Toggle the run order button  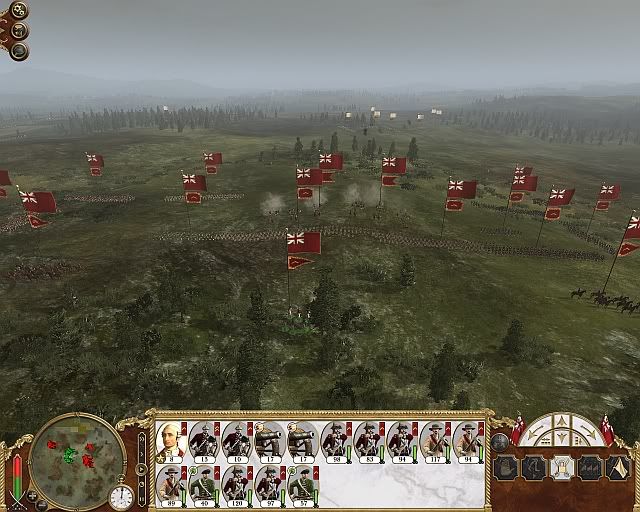(x=533, y=467)
